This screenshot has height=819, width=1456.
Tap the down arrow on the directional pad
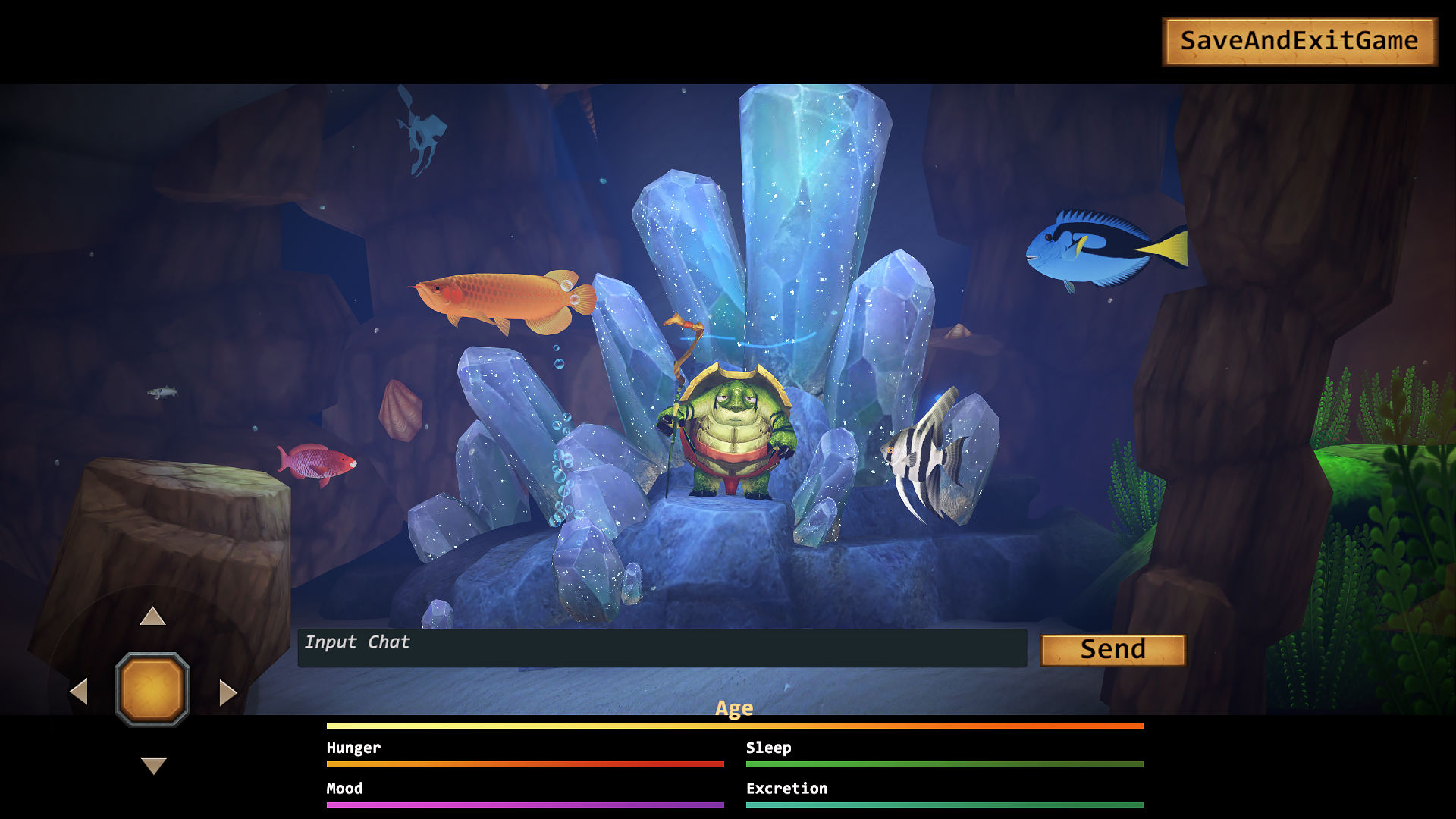coord(153,765)
